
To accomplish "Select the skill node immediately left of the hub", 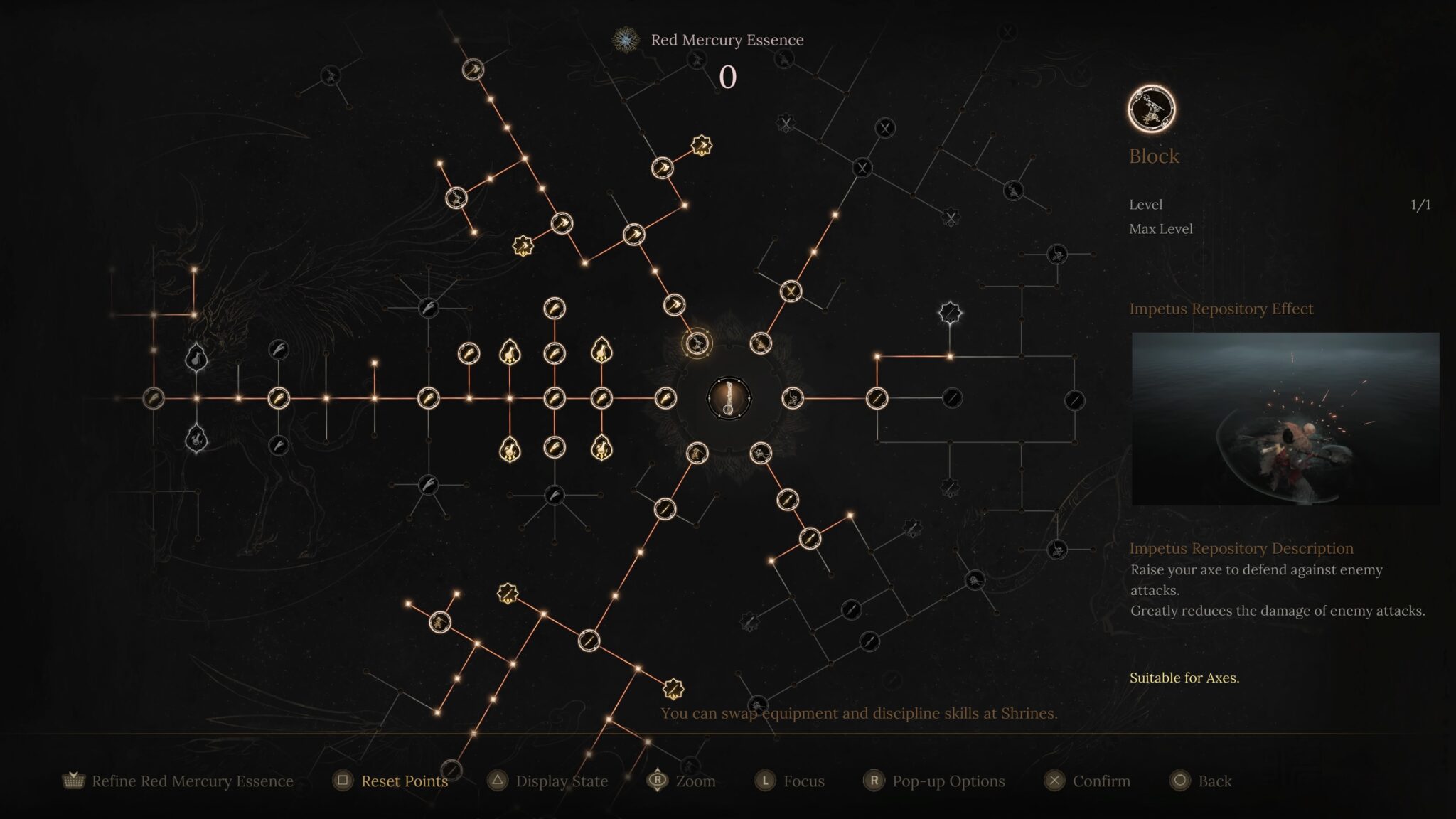I will pyautogui.click(x=665, y=398).
